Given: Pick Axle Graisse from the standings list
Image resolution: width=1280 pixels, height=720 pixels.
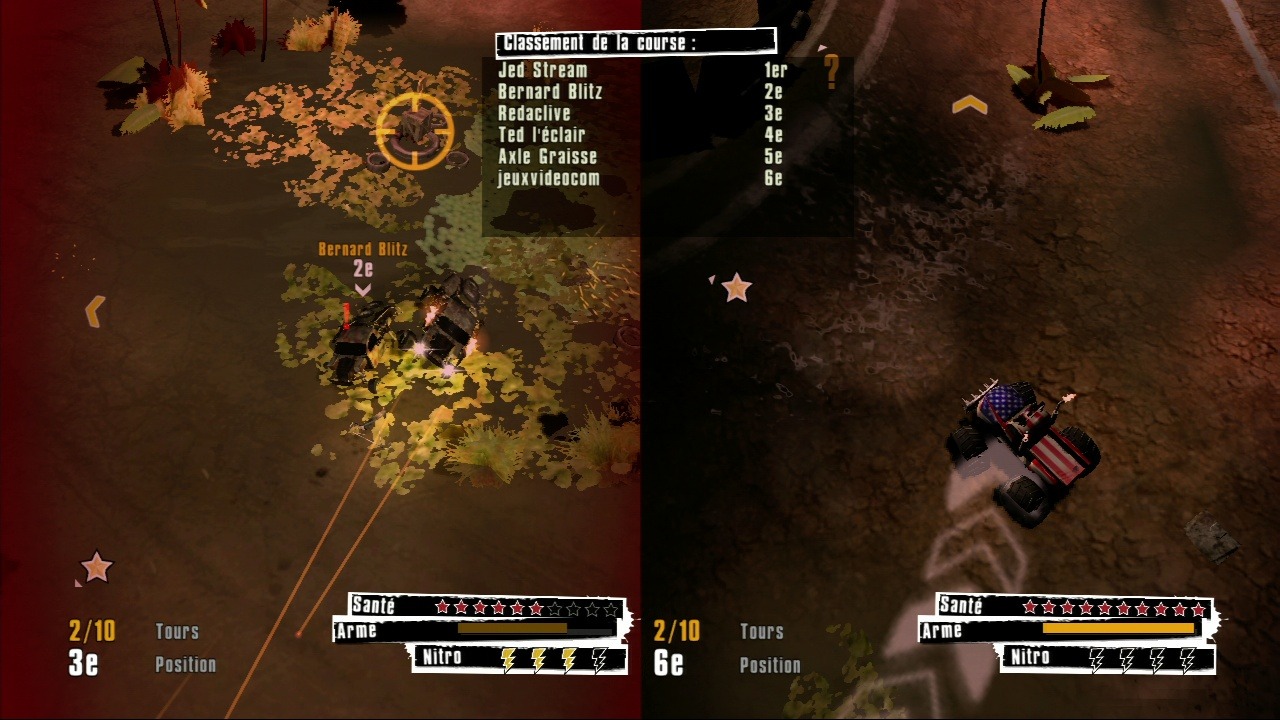Looking at the screenshot, I should [547, 157].
